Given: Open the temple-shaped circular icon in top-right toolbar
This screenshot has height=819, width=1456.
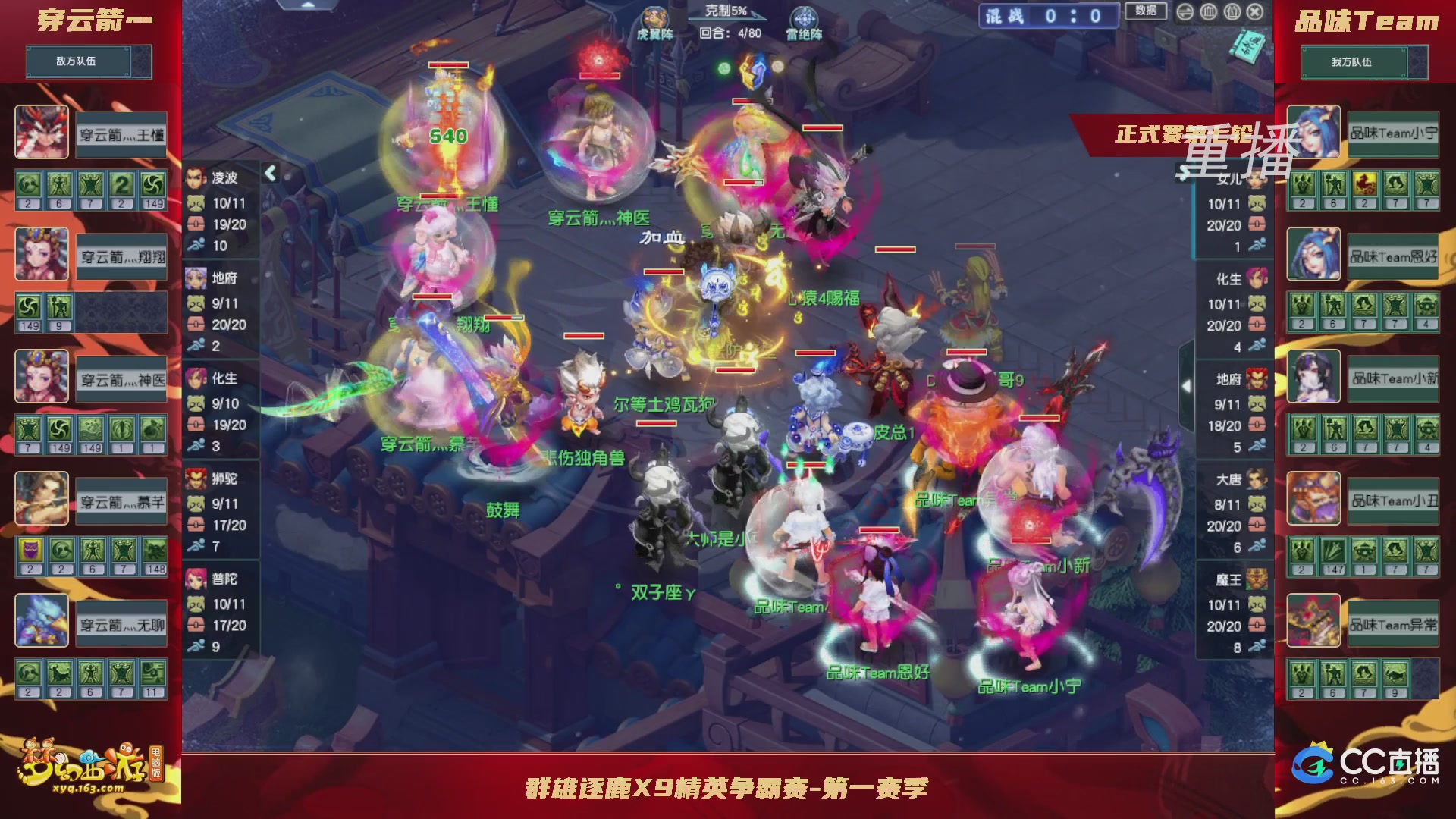Looking at the screenshot, I should [1208, 13].
